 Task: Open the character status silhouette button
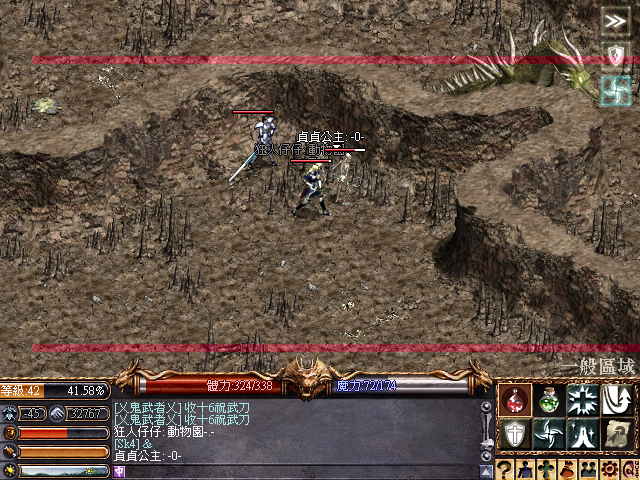tap(526, 470)
